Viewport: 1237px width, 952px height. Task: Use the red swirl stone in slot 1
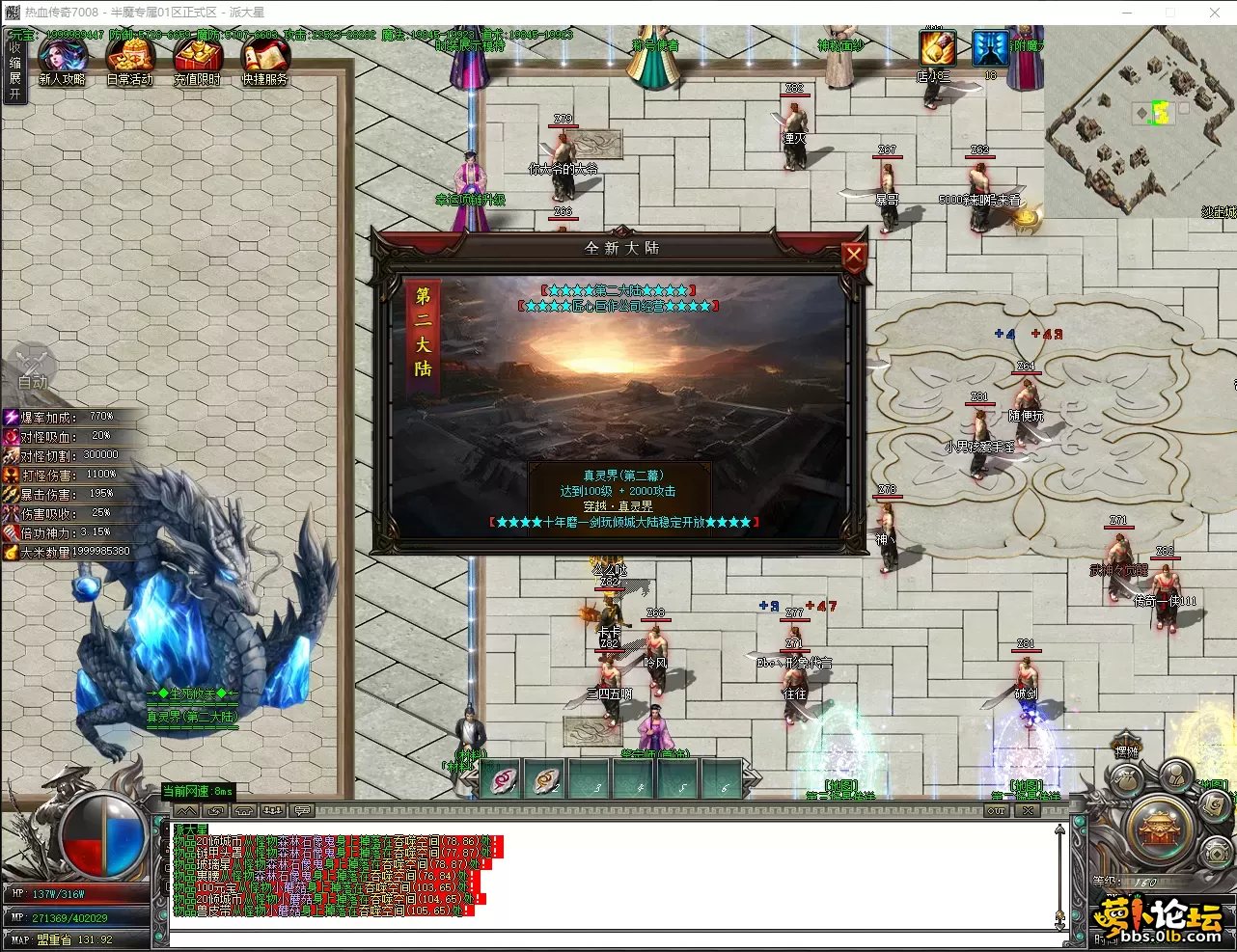coord(505,780)
